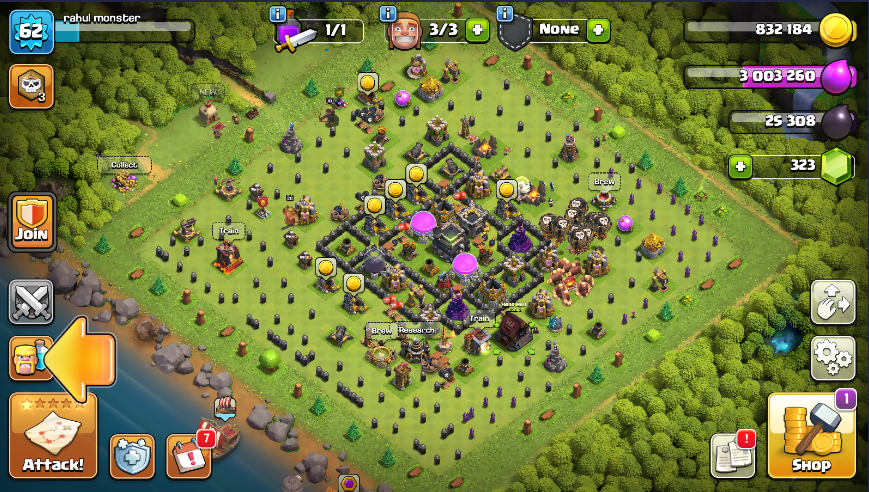Open the gold storage counter
The width and height of the screenshot is (869, 492).
click(765, 30)
